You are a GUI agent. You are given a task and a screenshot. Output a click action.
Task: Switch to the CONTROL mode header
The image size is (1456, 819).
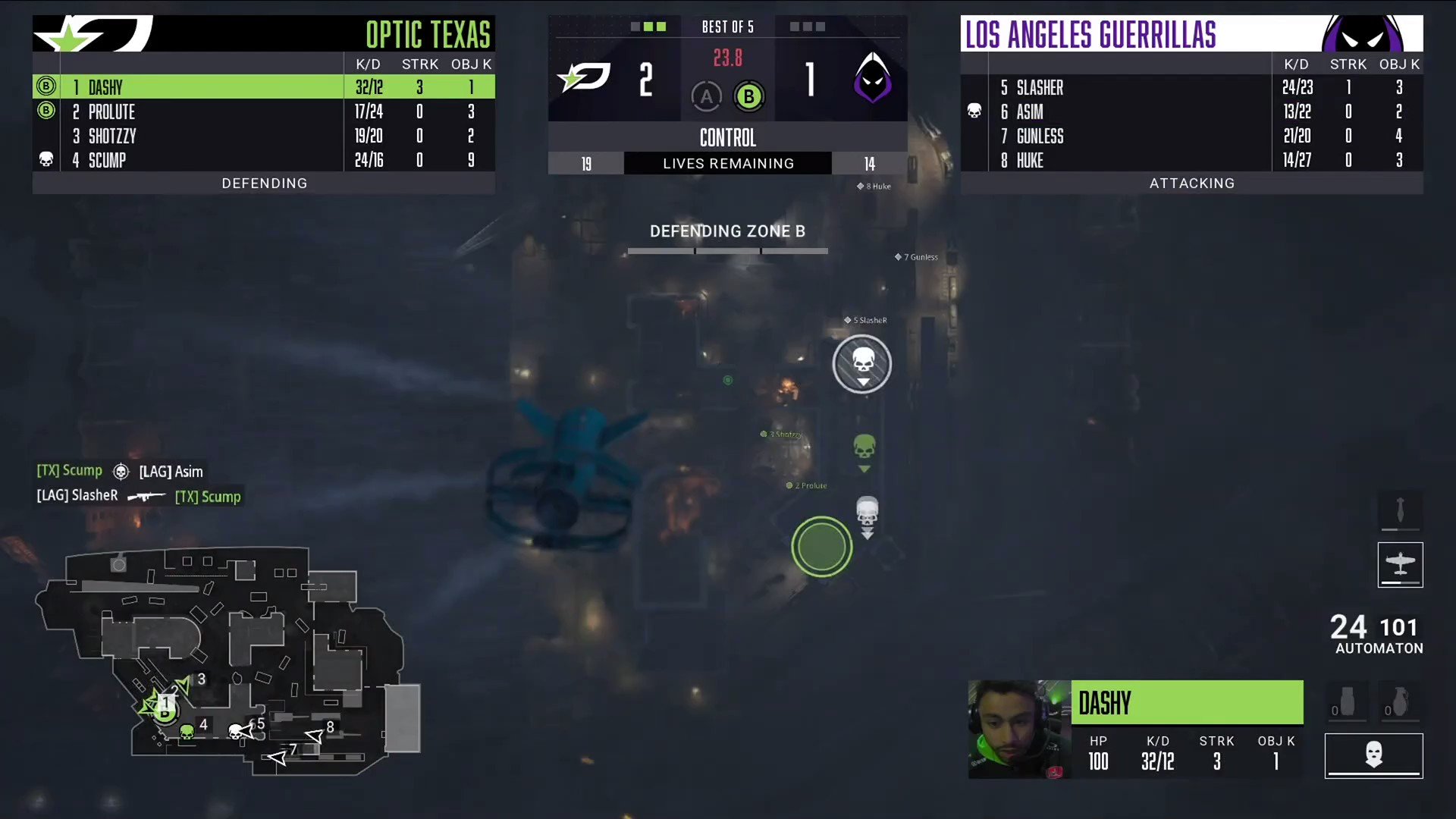pyautogui.click(x=727, y=137)
